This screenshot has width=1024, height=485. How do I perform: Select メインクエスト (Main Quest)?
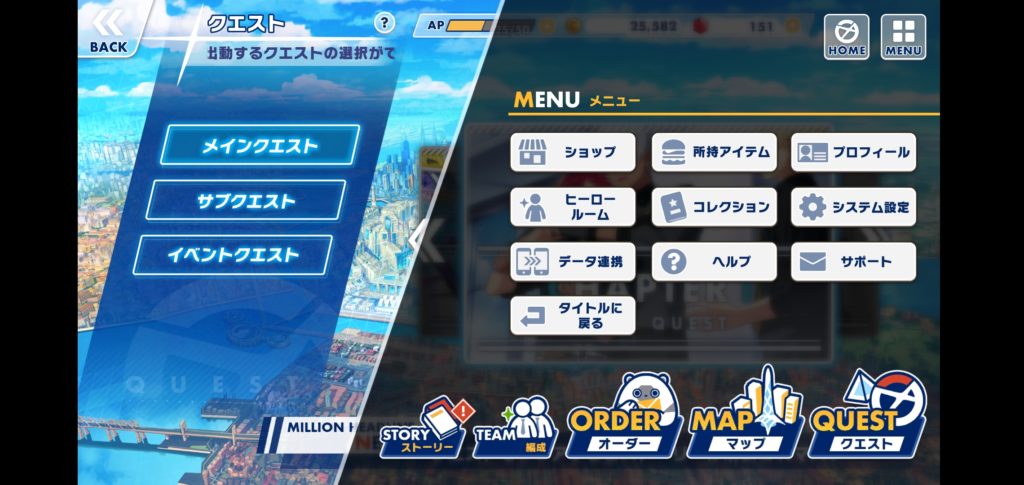[260, 146]
